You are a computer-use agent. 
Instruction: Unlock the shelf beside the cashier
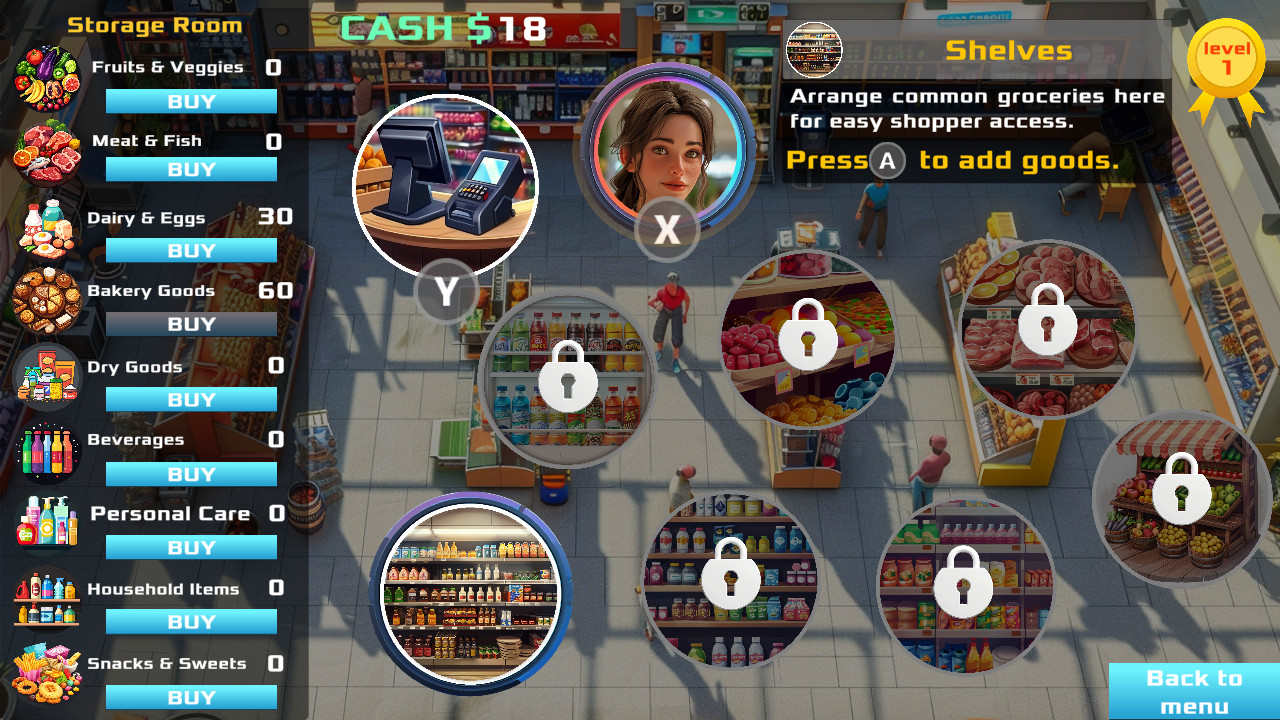click(568, 380)
